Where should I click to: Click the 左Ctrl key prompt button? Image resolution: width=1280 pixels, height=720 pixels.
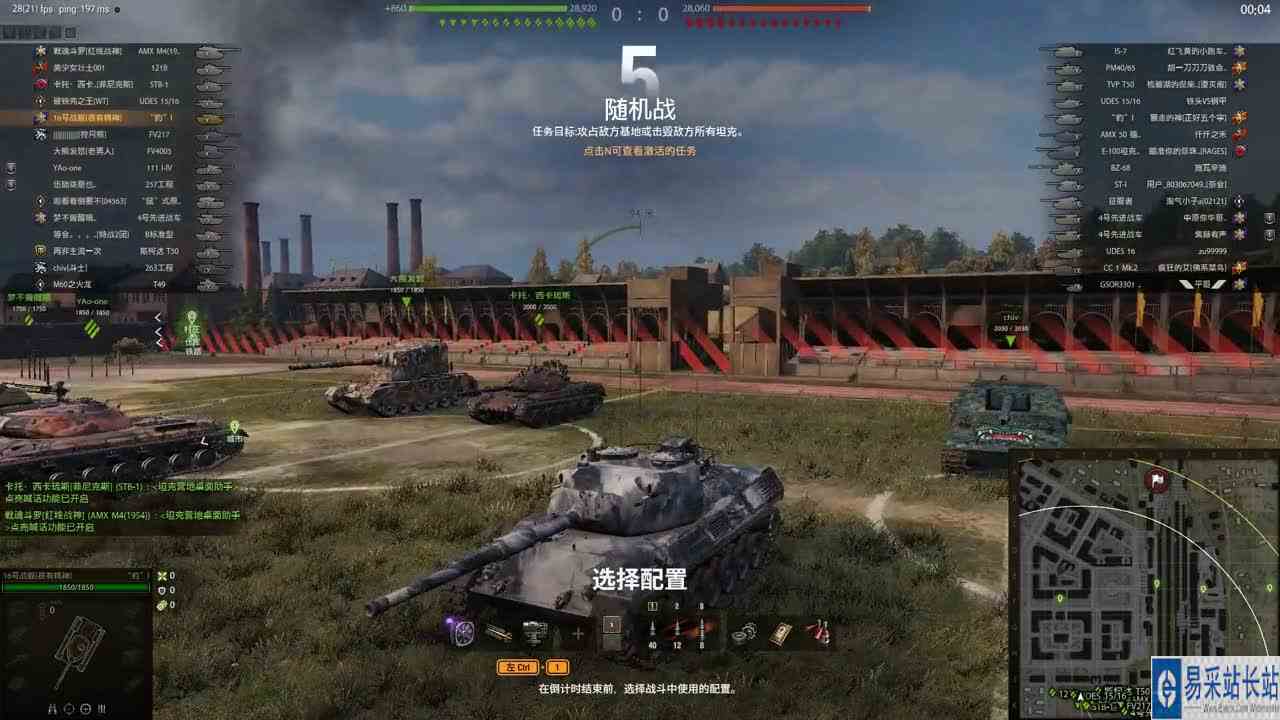(518, 666)
